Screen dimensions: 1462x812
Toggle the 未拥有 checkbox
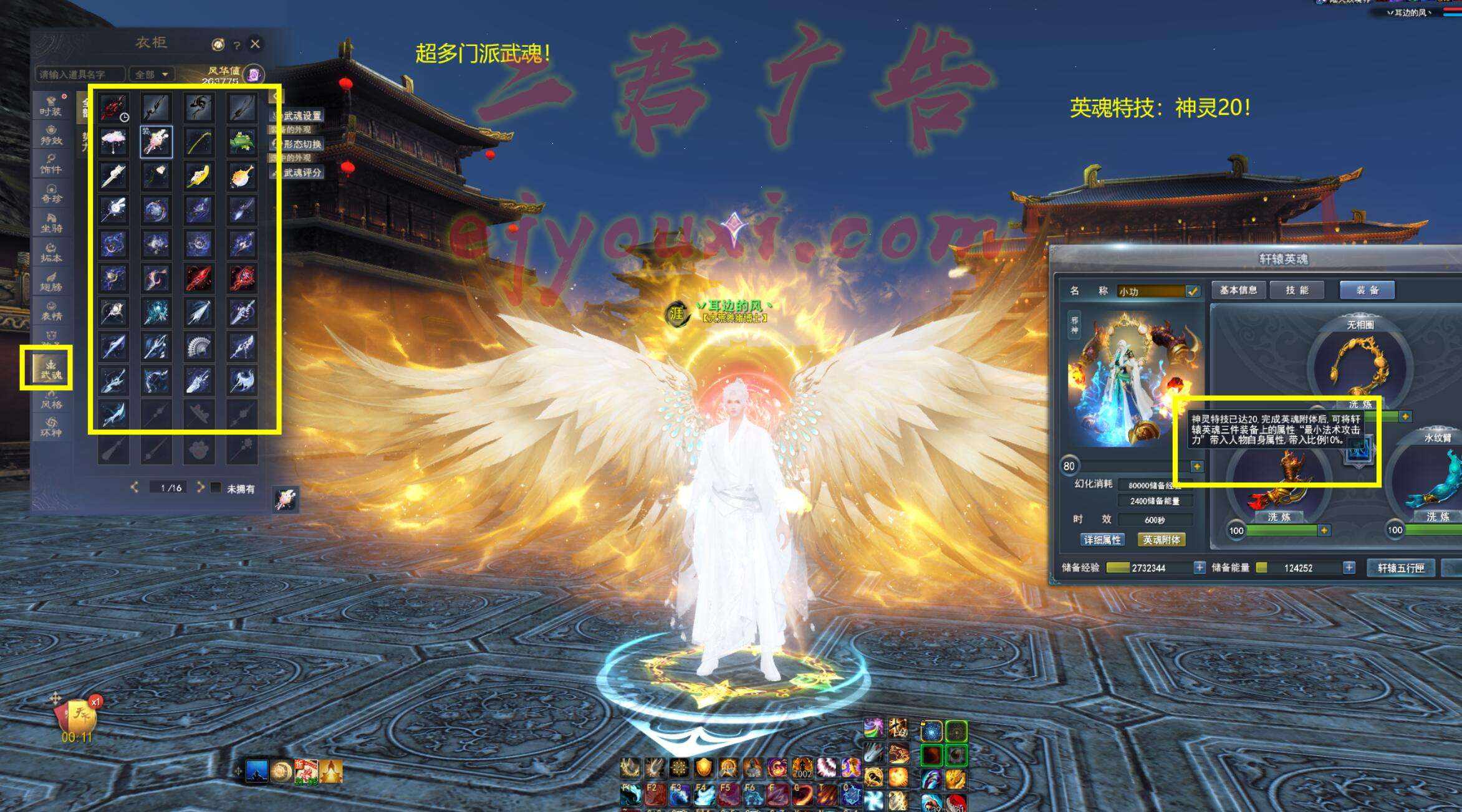216,487
